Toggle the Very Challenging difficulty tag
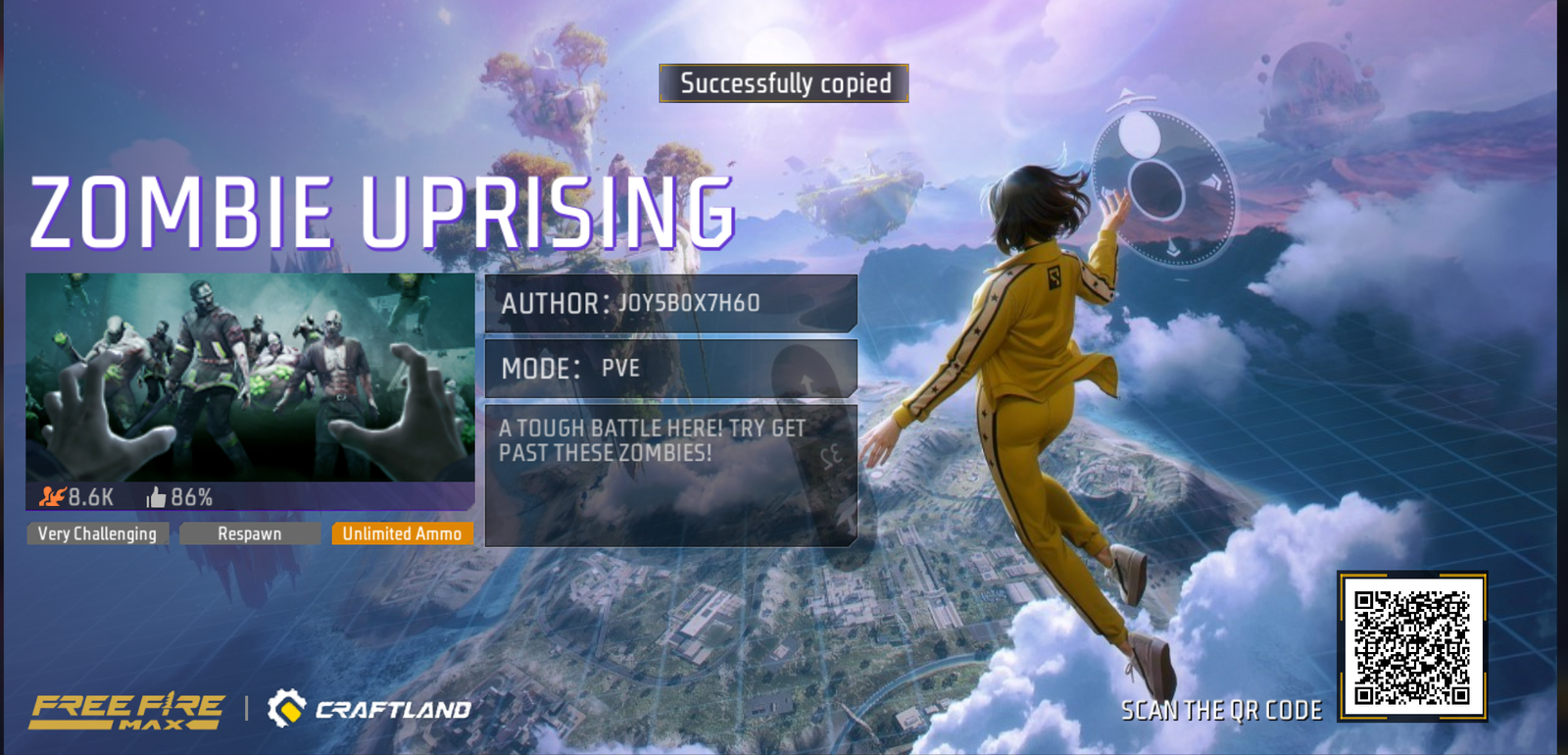1568x755 pixels. (x=97, y=533)
